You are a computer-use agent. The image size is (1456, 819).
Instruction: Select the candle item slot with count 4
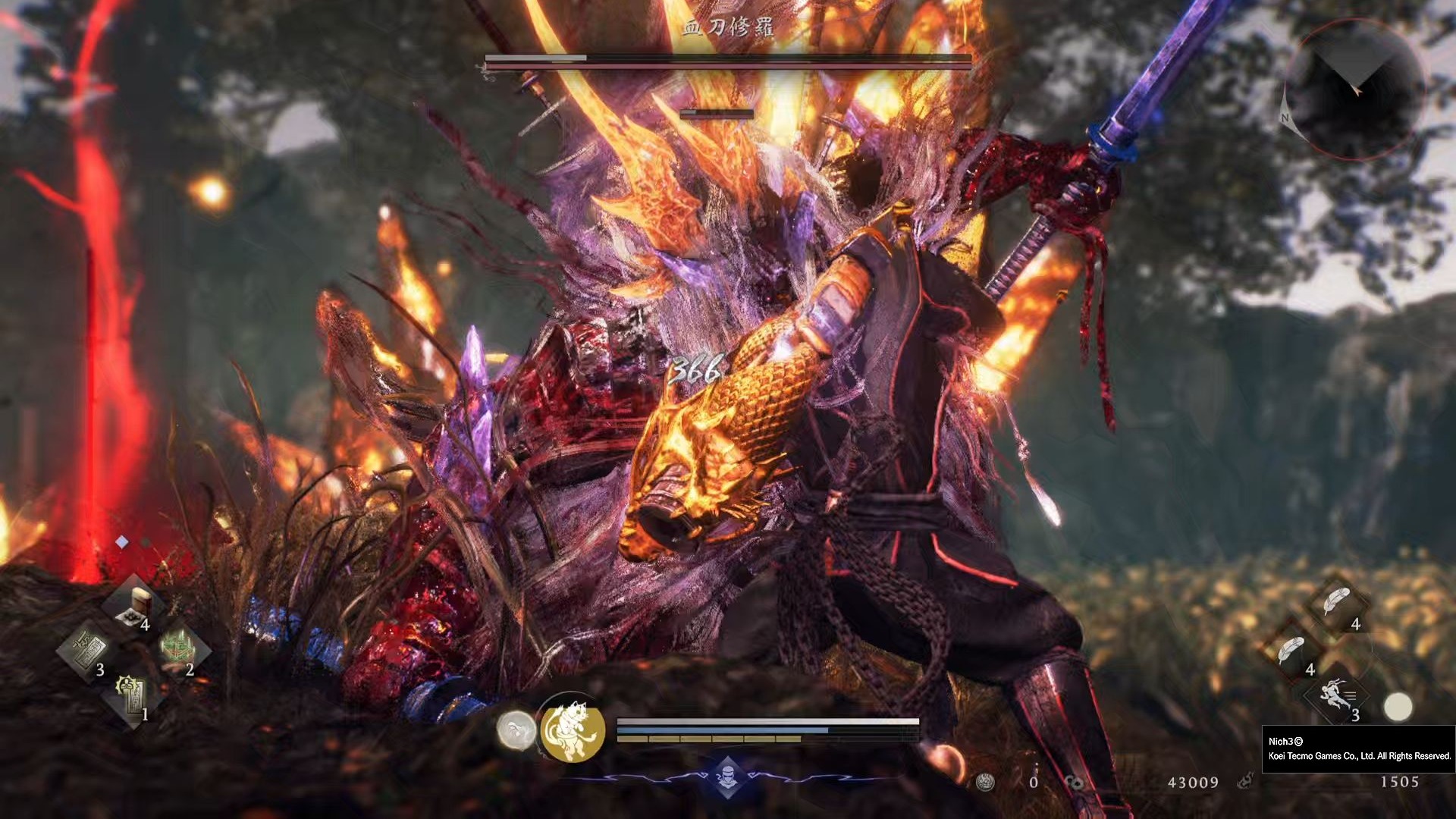[x=136, y=606]
